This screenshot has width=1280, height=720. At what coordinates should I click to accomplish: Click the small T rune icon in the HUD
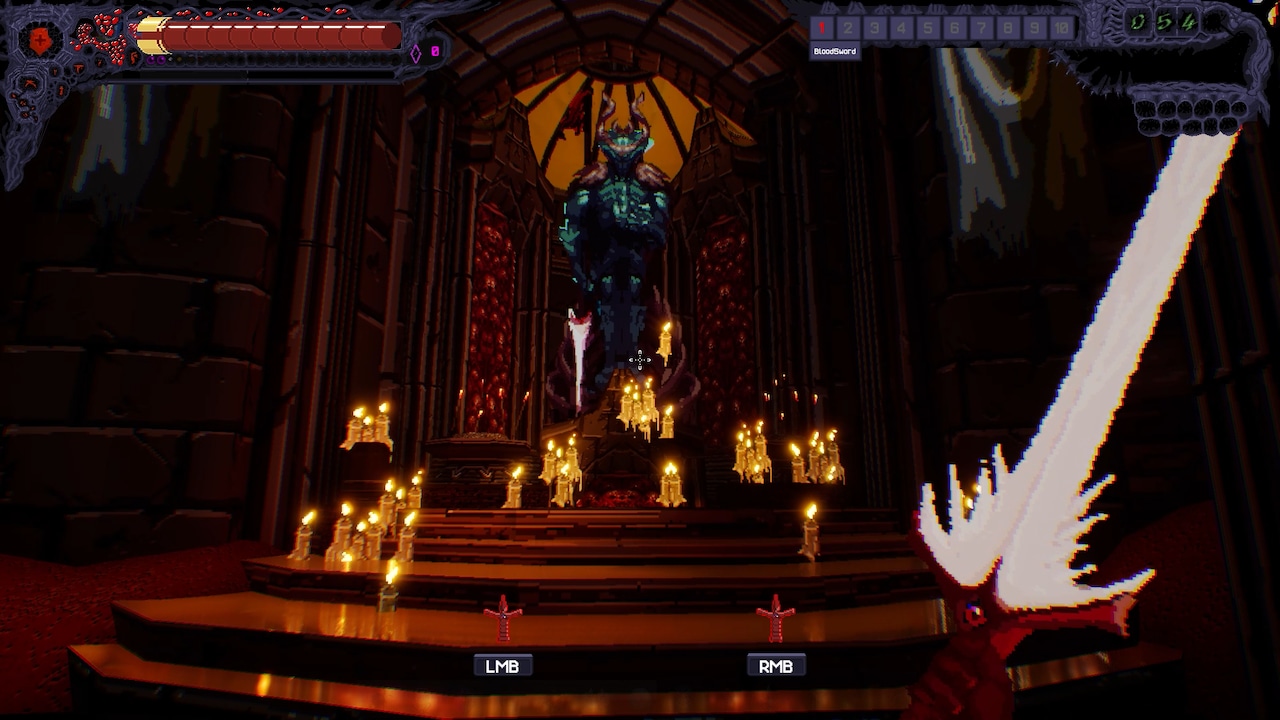coord(78,67)
